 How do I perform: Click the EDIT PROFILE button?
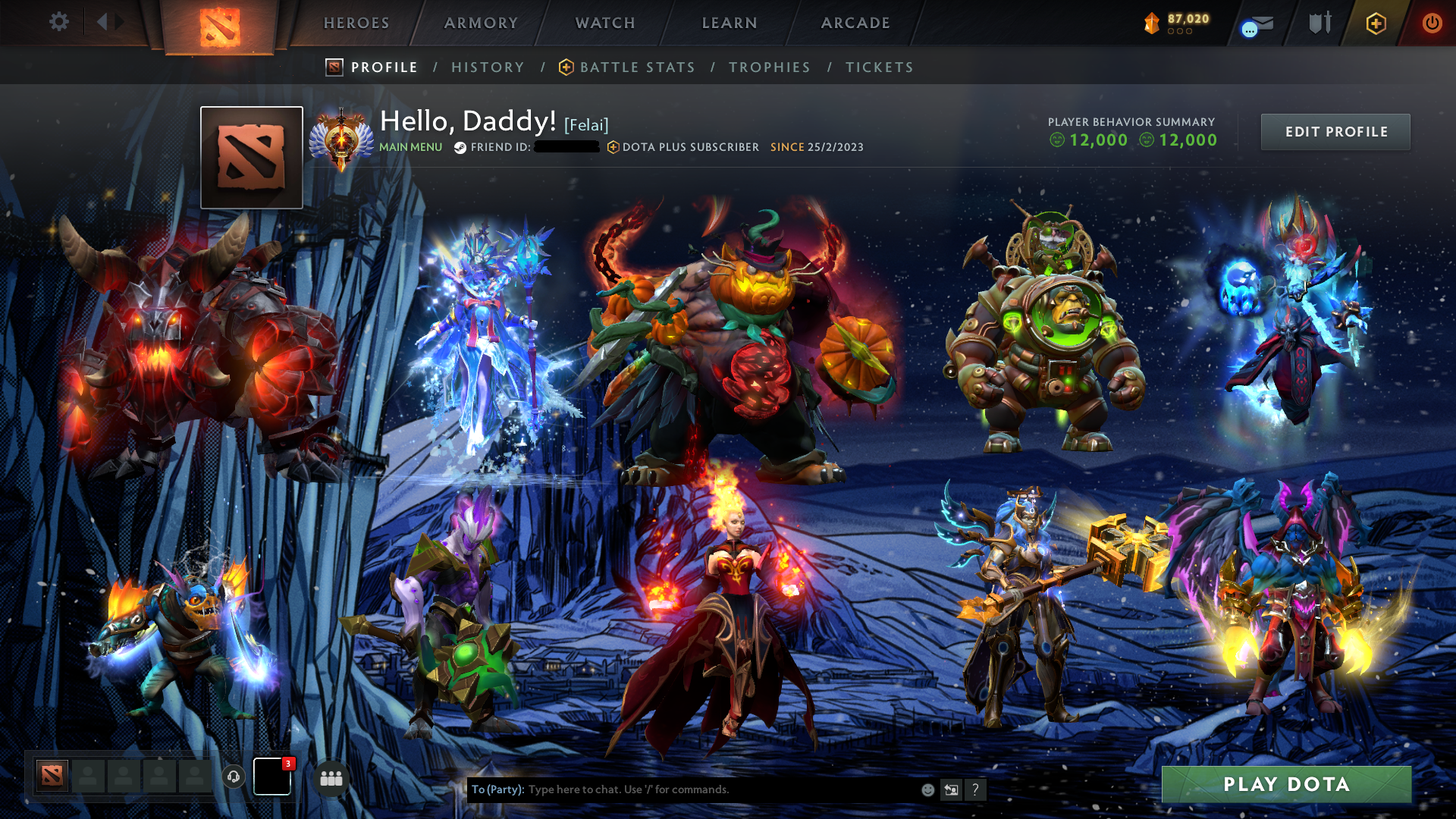tap(1335, 131)
